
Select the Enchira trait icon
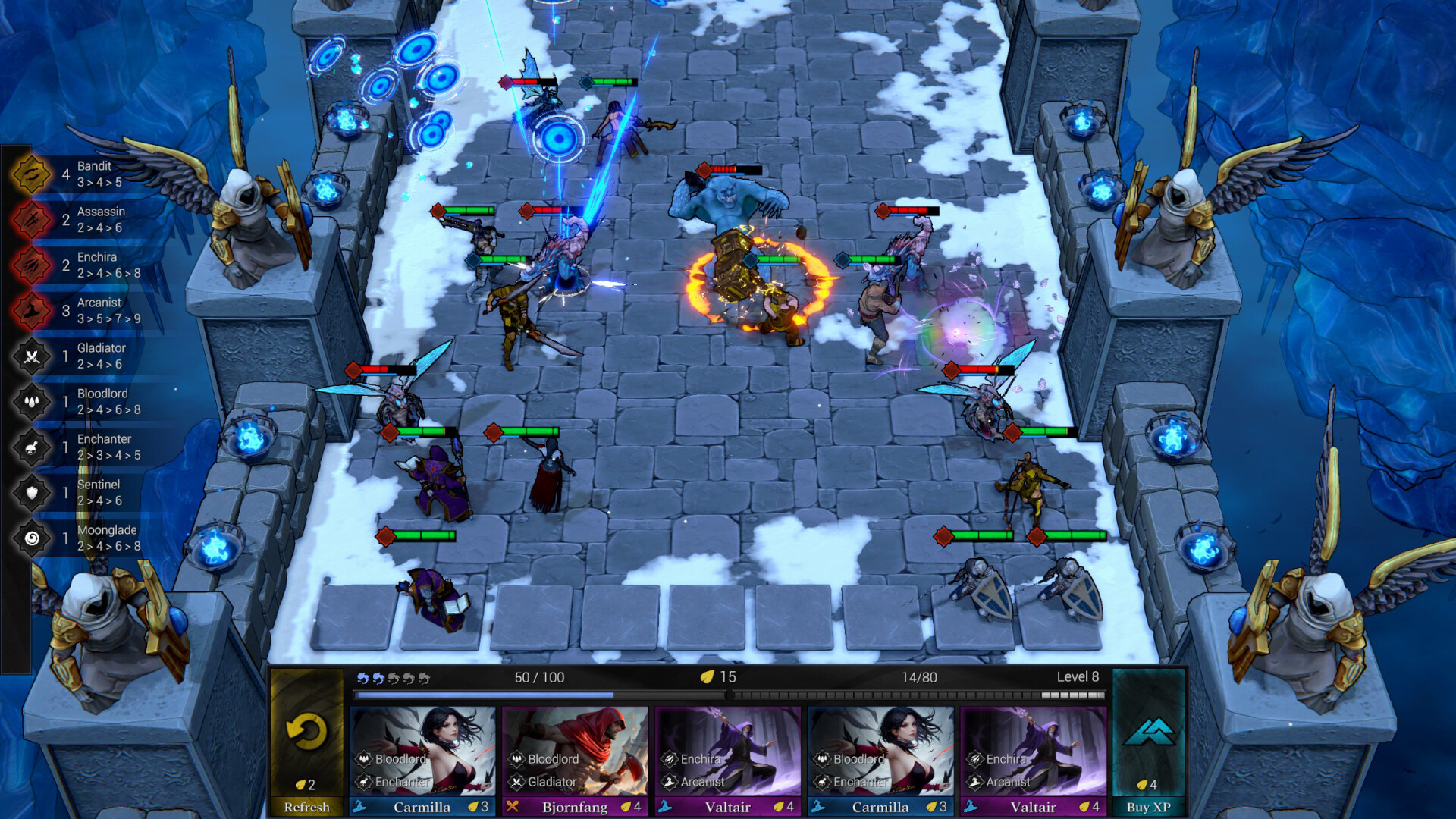(x=30, y=264)
